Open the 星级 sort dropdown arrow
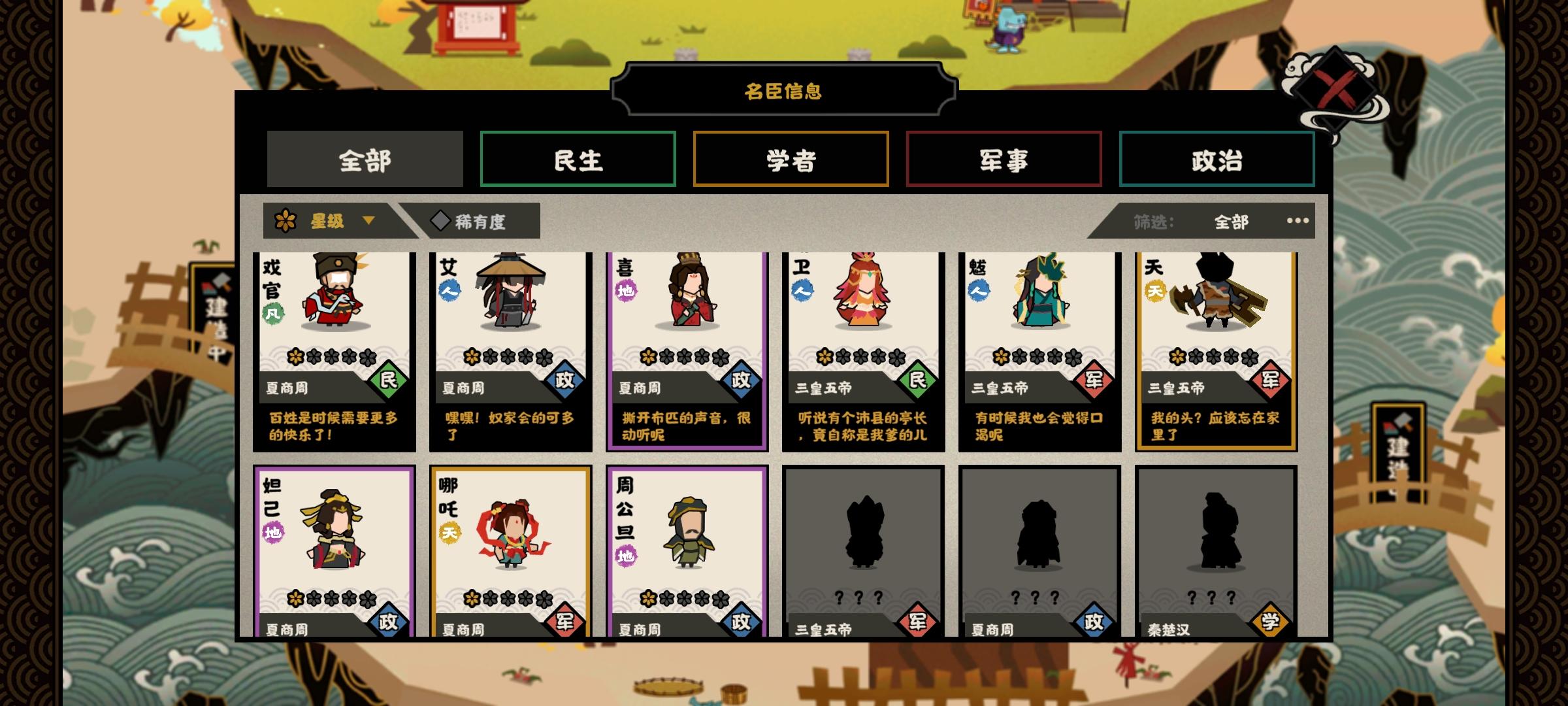The height and width of the screenshot is (706, 1568). [373, 221]
